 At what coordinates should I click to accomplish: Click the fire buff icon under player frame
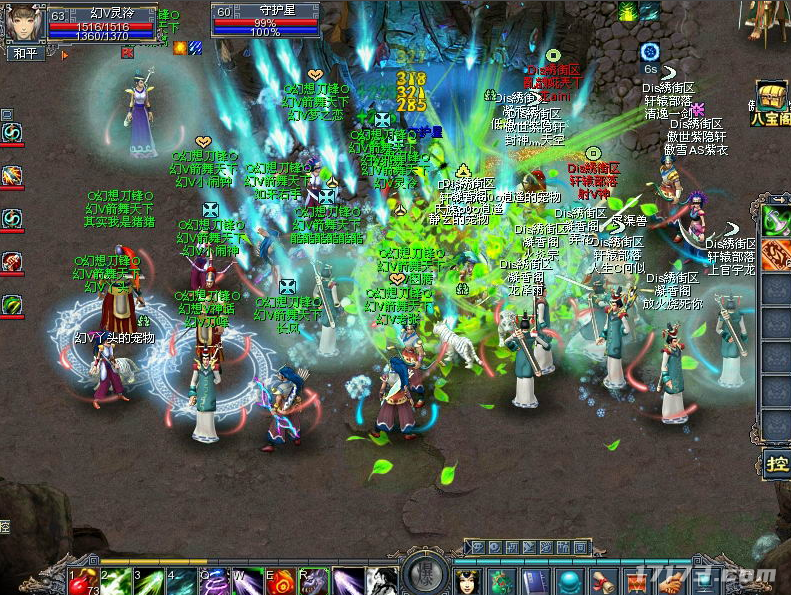tap(181, 47)
